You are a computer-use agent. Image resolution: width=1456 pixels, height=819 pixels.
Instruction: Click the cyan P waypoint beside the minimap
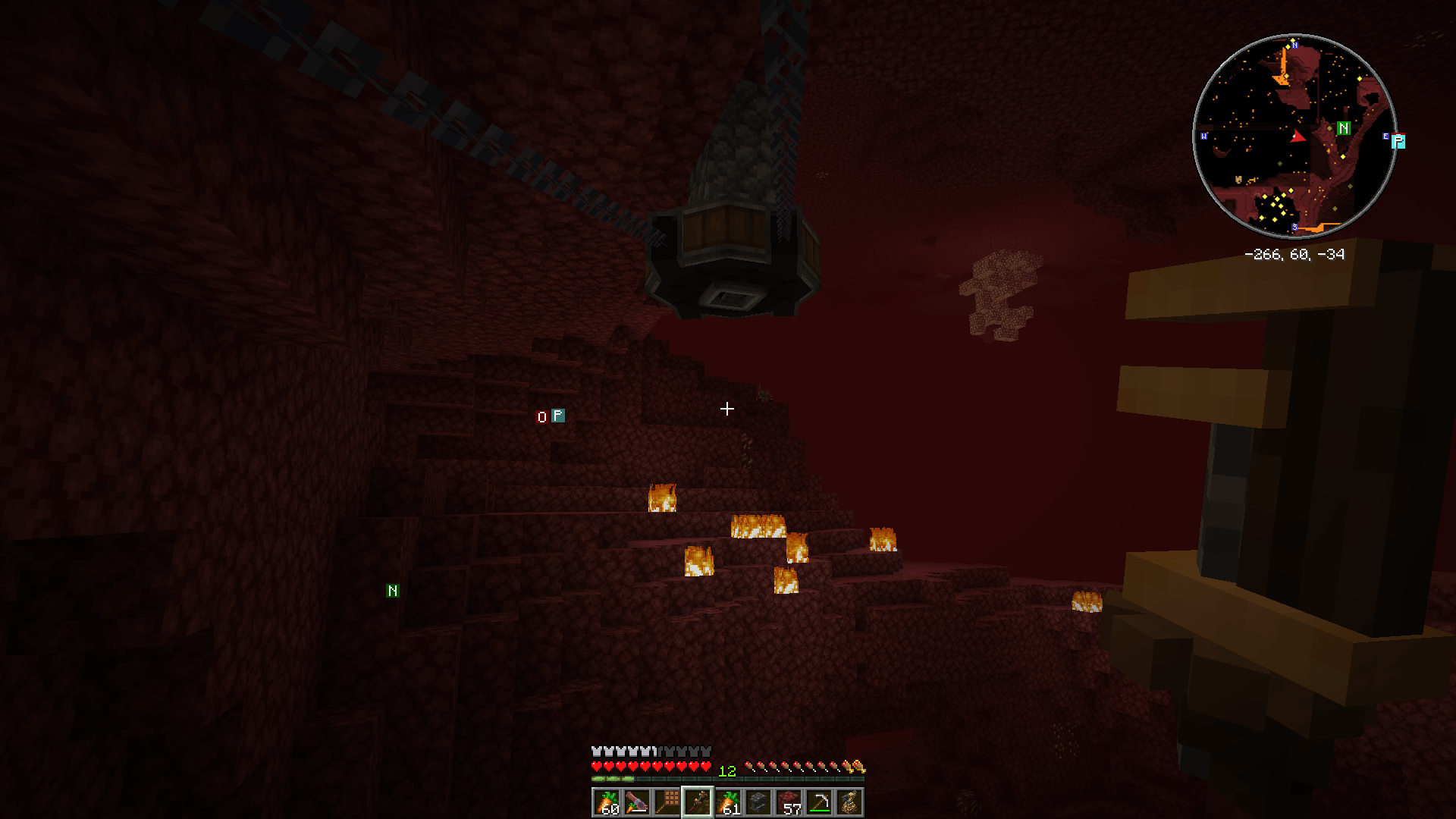pos(1398,141)
